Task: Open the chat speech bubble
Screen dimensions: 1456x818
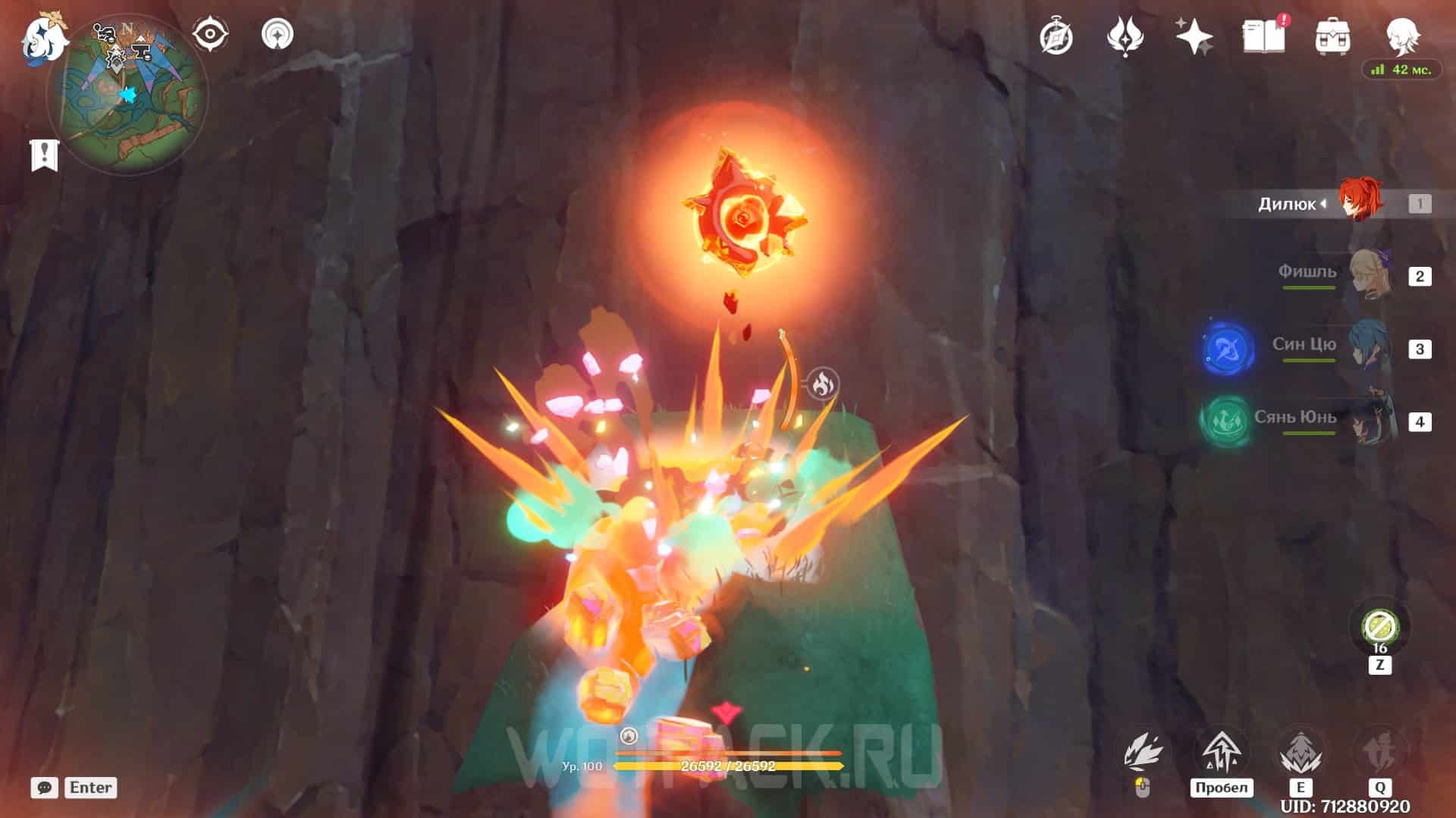Action: [44, 788]
